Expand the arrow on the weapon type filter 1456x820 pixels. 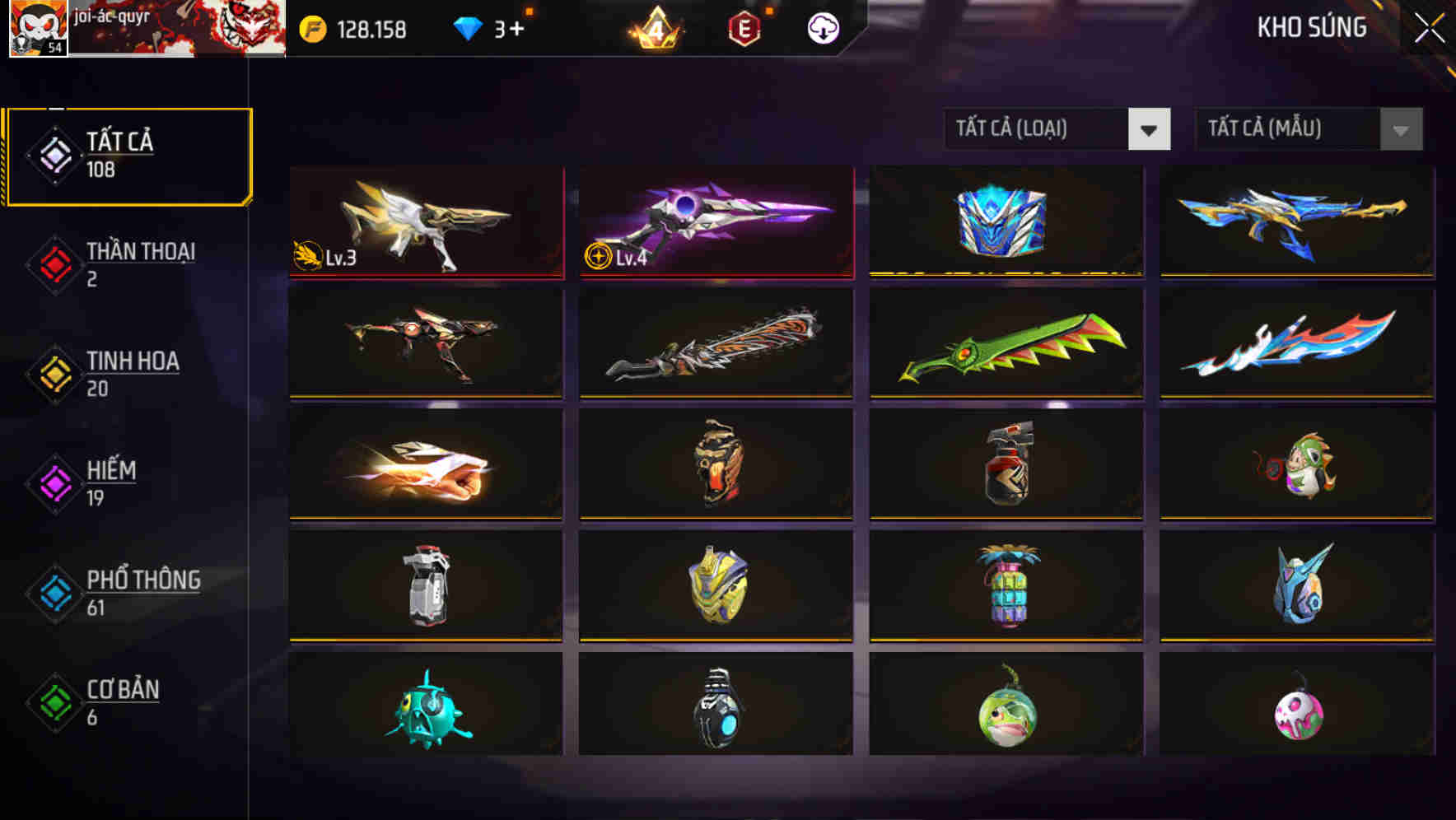tap(1150, 129)
